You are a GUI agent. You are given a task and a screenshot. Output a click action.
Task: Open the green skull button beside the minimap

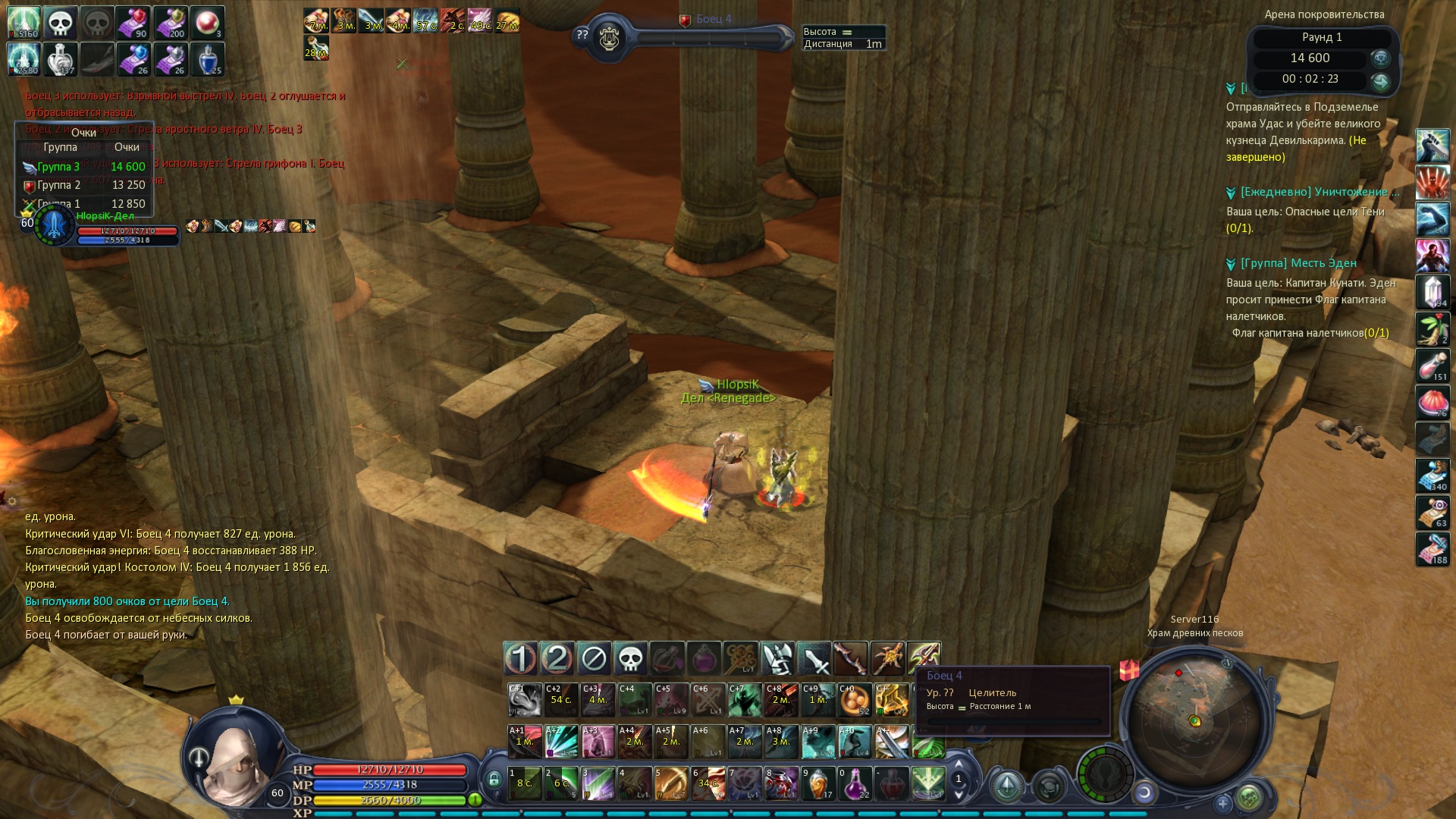point(1249,797)
